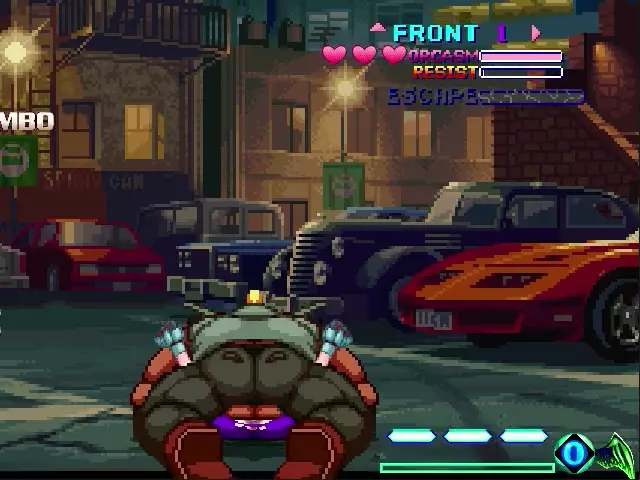The width and height of the screenshot is (640, 480).
Task: Click the blue circular zero counter emblem
Action: coord(574,454)
